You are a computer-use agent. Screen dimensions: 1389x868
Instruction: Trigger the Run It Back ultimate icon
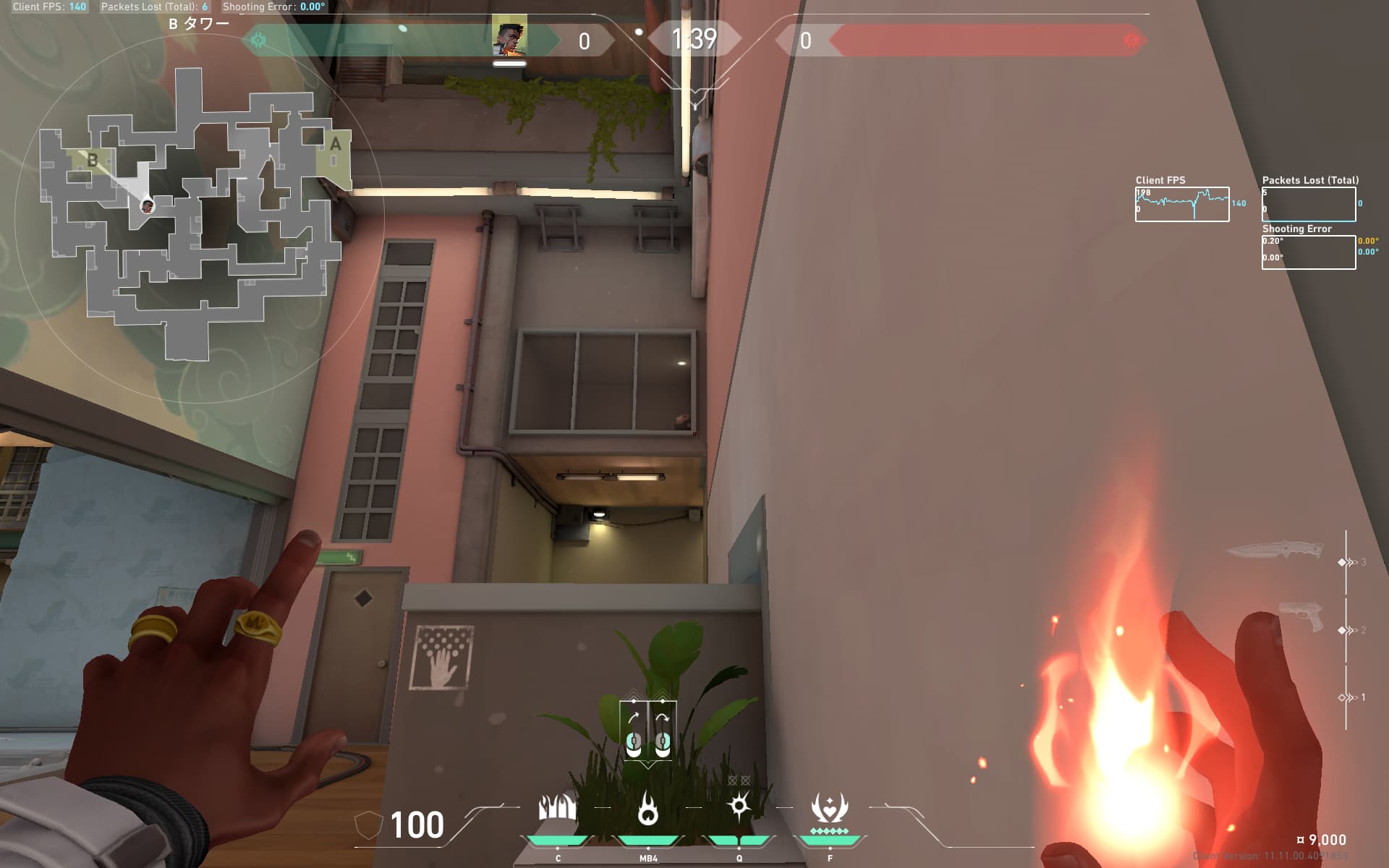pos(829,807)
